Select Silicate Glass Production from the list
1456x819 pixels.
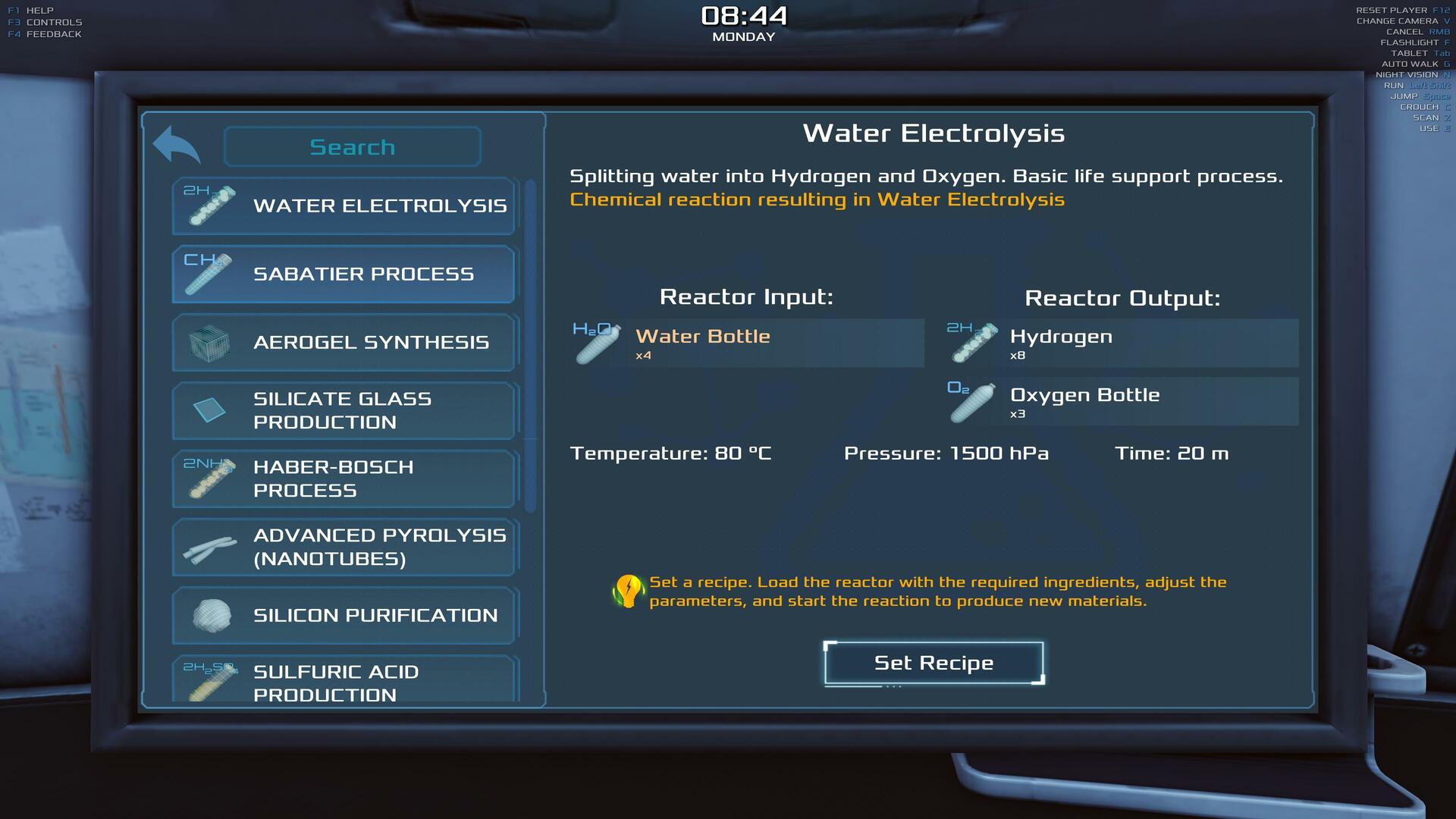(344, 410)
